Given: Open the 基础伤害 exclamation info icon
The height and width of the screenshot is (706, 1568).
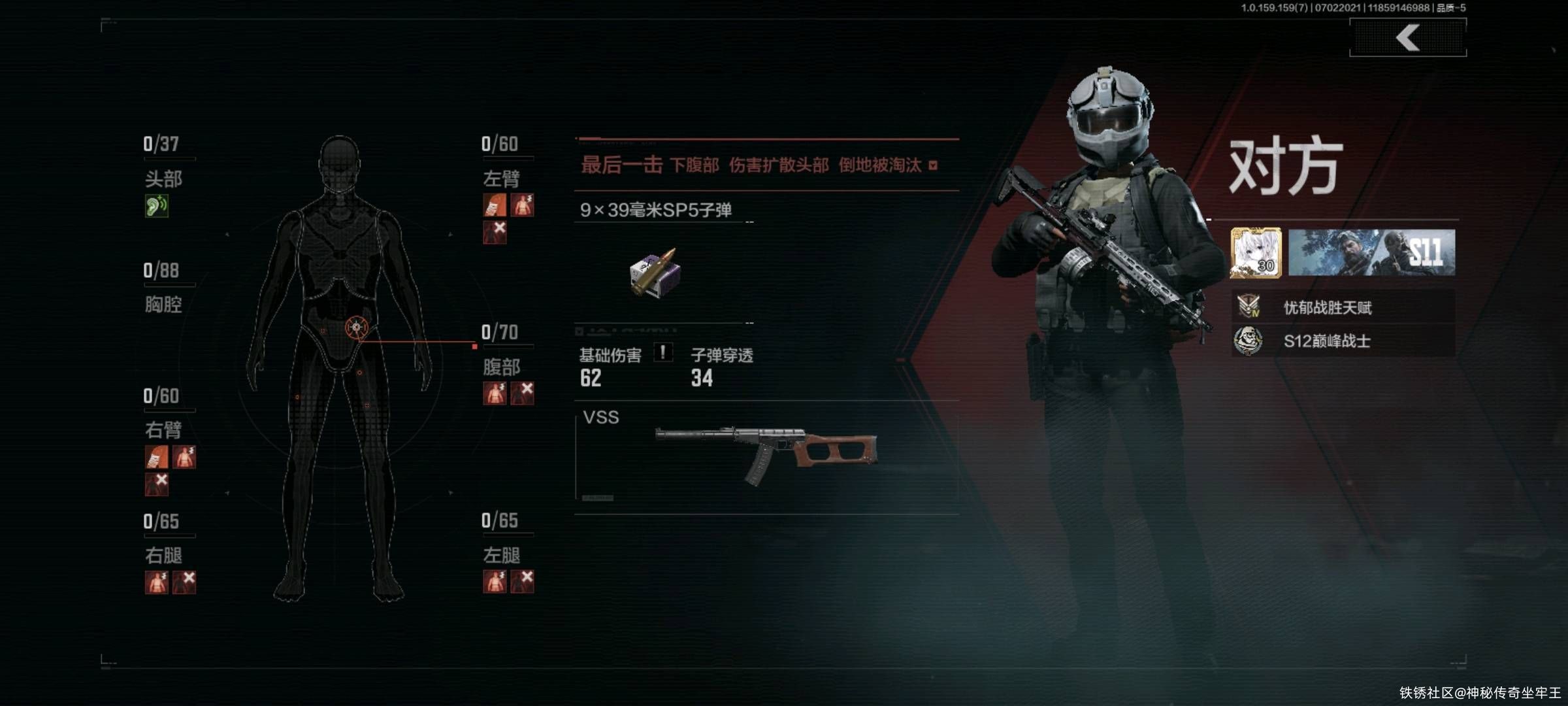Looking at the screenshot, I should pyautogui.click(x=662, y=353).
